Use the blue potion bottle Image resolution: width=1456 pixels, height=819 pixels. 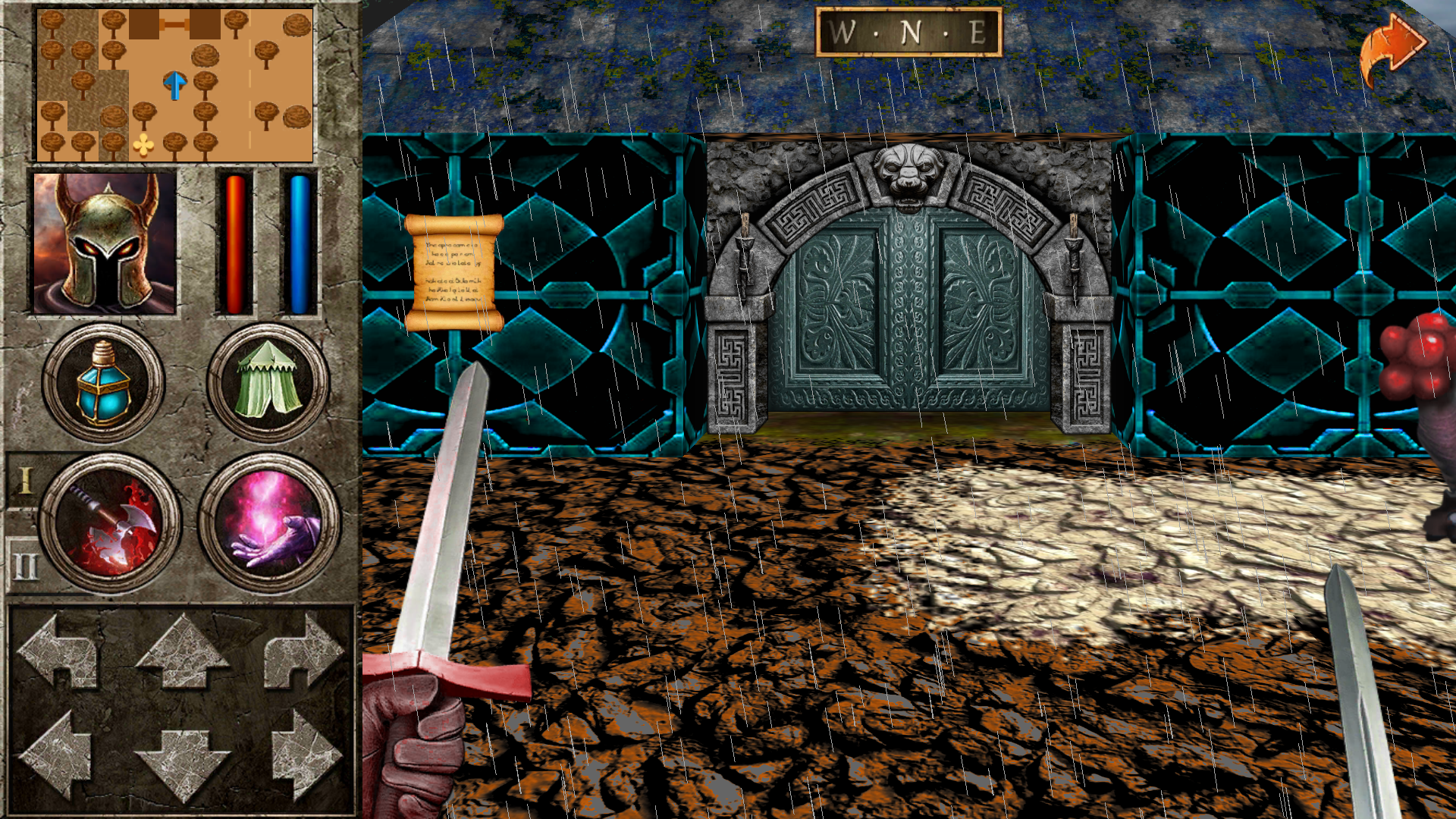(103, 383)
